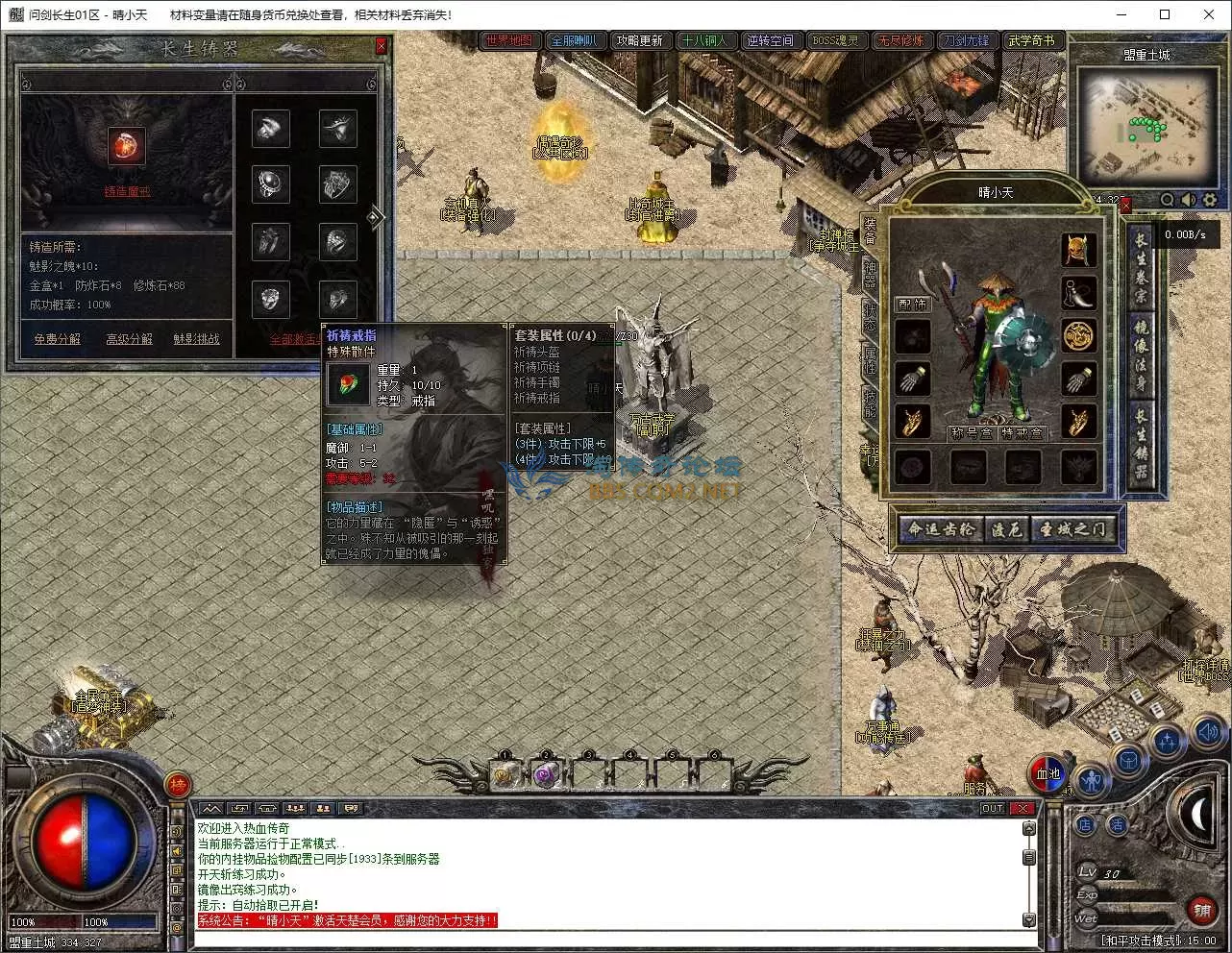Choose the 高级分解 option
Image resolution: width=1232 pixels, height=953 pixels.
[129, 339]
